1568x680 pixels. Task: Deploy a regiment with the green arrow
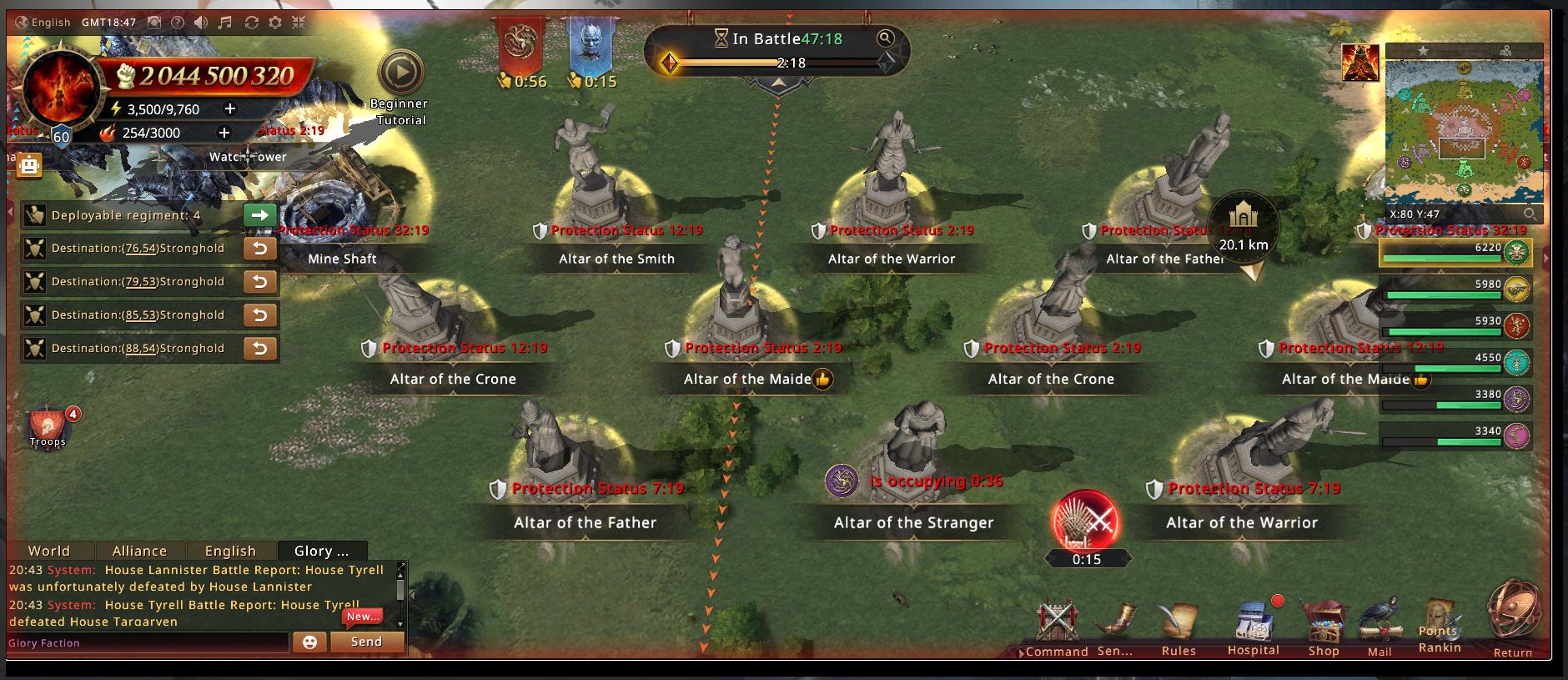(x=260, y=215)
